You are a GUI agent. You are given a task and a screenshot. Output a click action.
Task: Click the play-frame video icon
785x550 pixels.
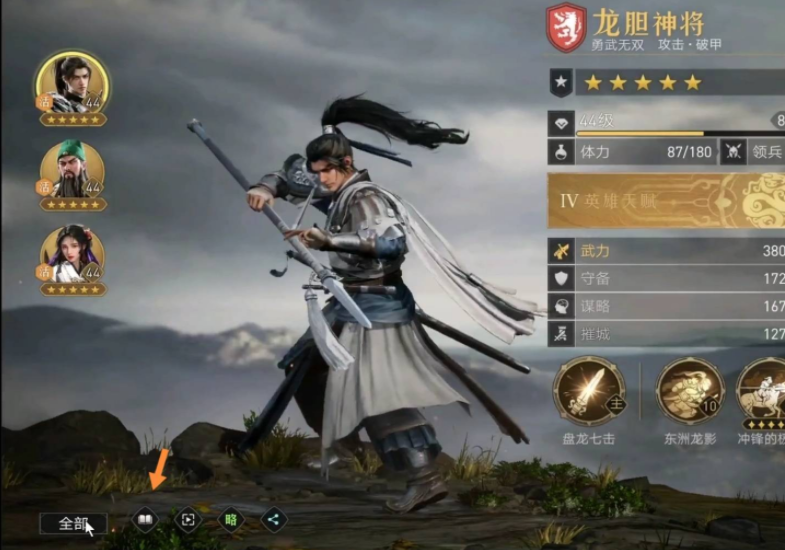(188, 520)
